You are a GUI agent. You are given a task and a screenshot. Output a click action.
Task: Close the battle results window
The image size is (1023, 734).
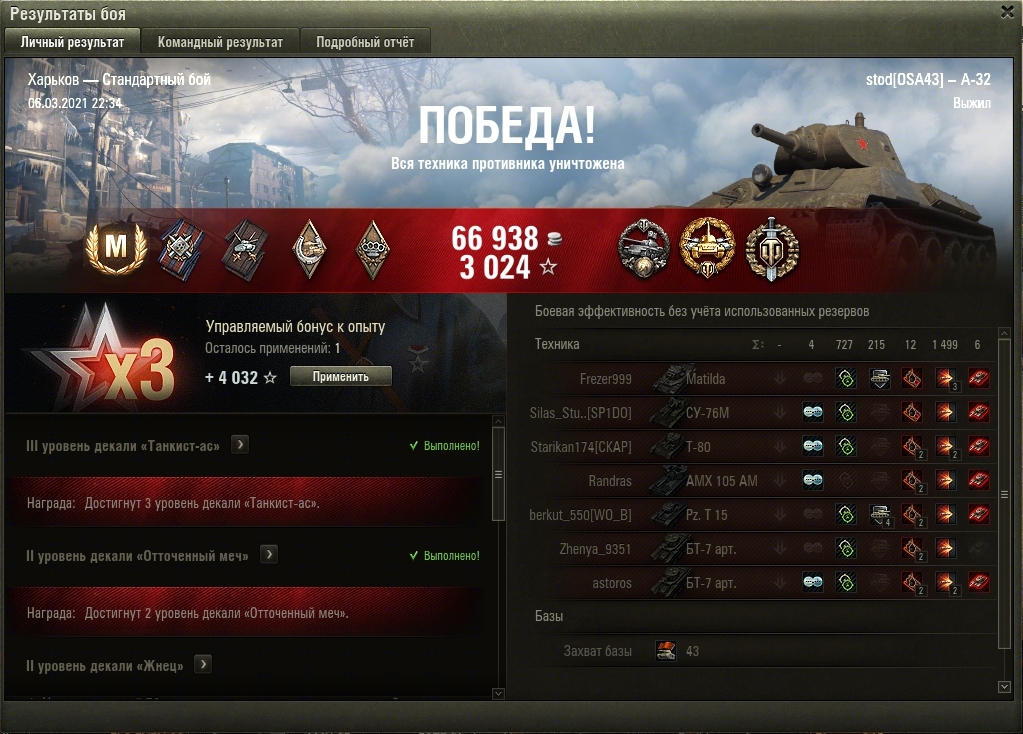click(1007, 11)
